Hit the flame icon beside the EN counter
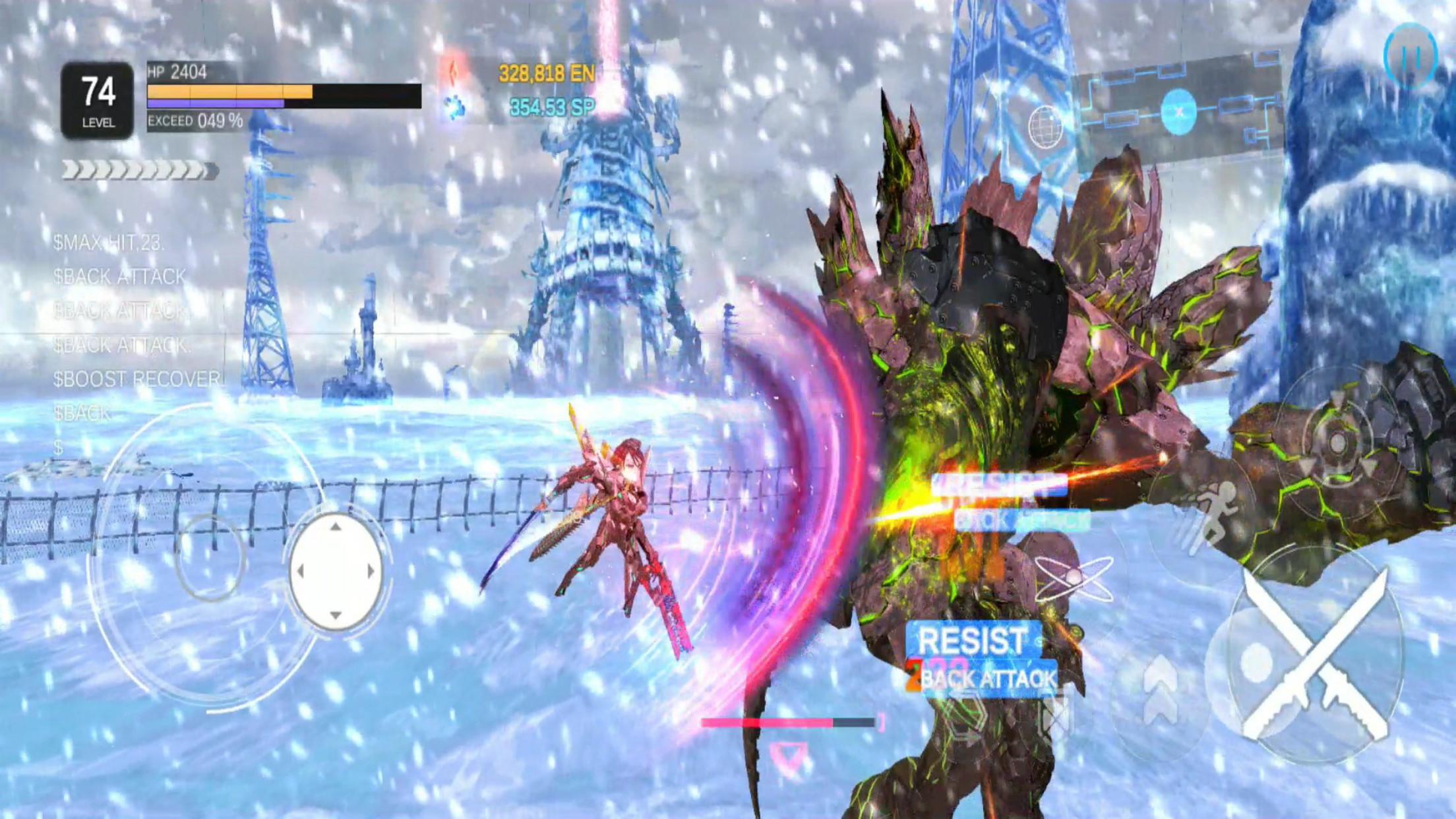 [454, 73]
